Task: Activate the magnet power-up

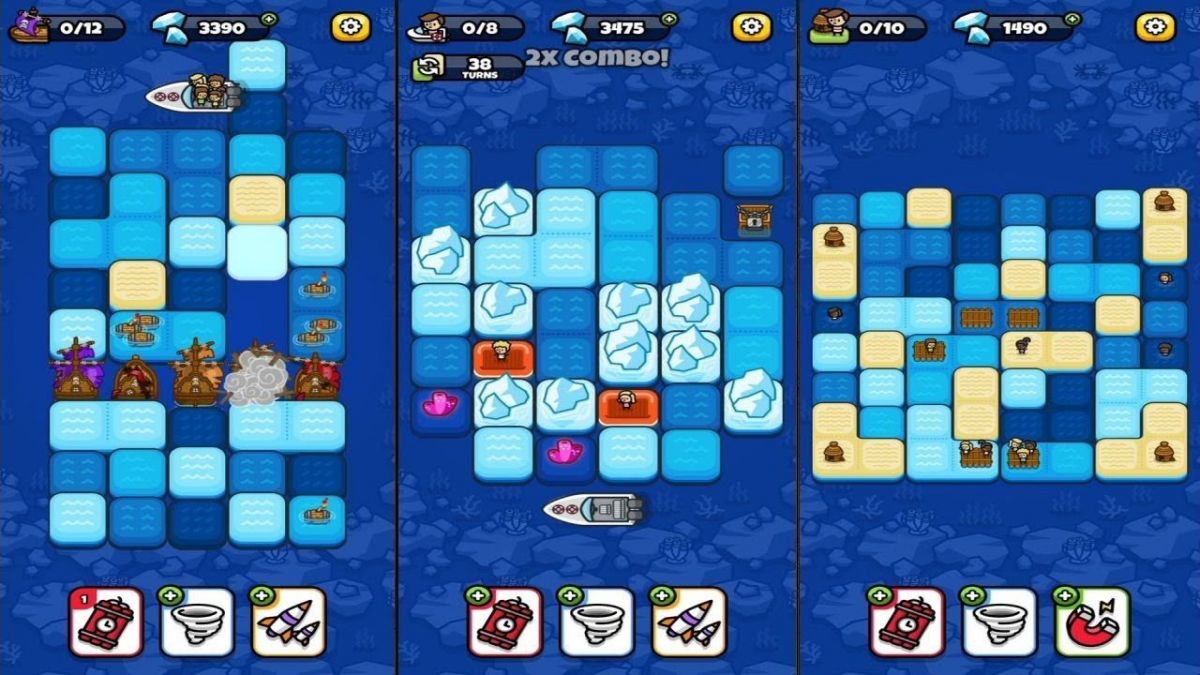Action: (x=1092, y=622)
